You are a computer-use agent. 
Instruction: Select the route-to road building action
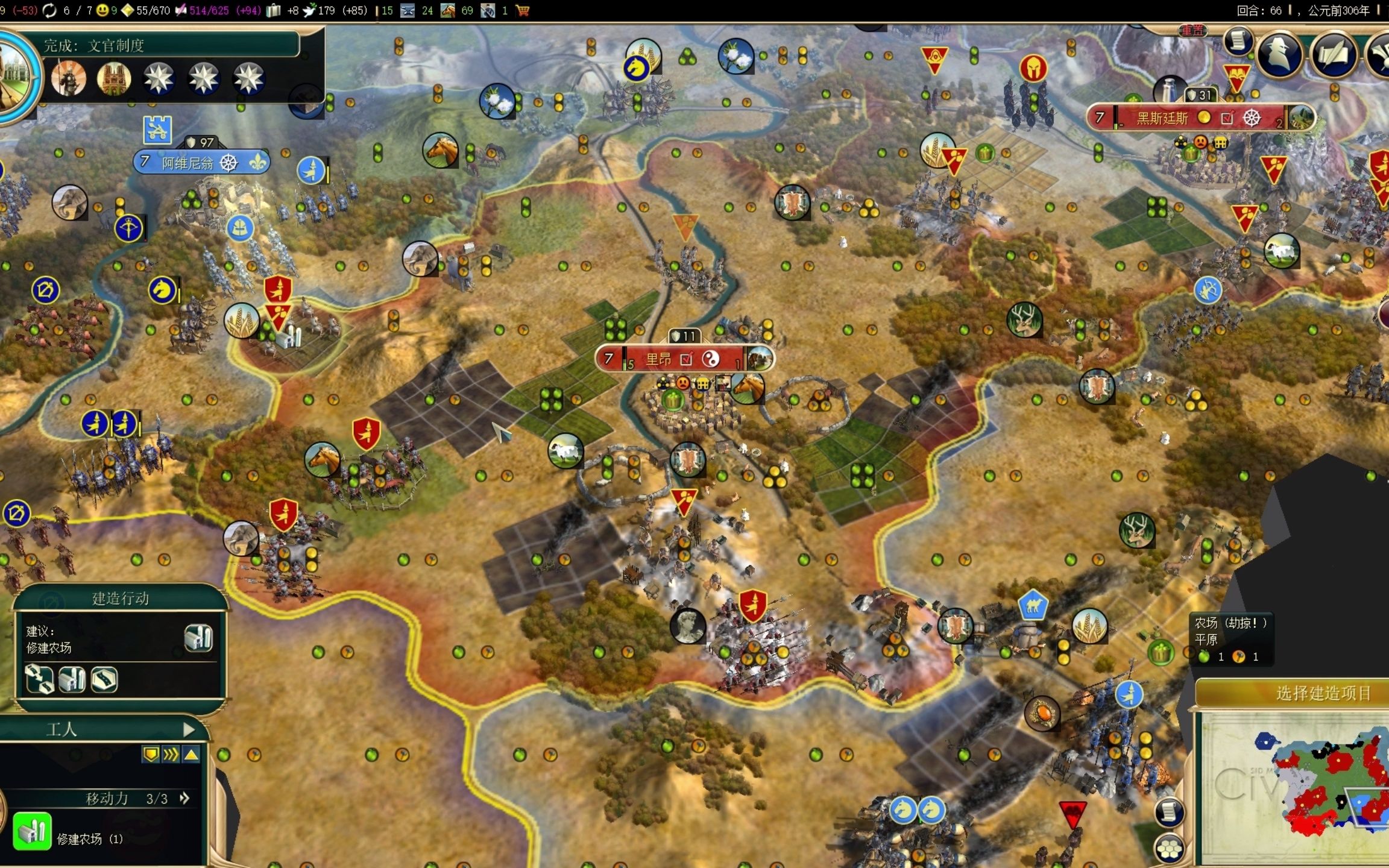[40, 680]
